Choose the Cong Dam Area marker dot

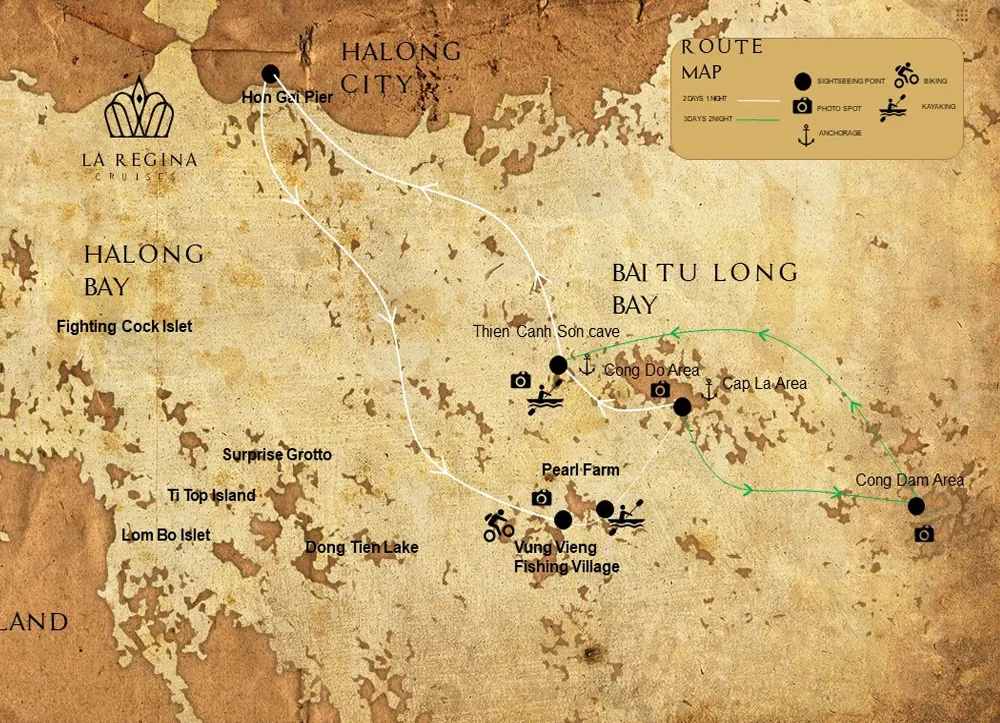coord(916,506)
